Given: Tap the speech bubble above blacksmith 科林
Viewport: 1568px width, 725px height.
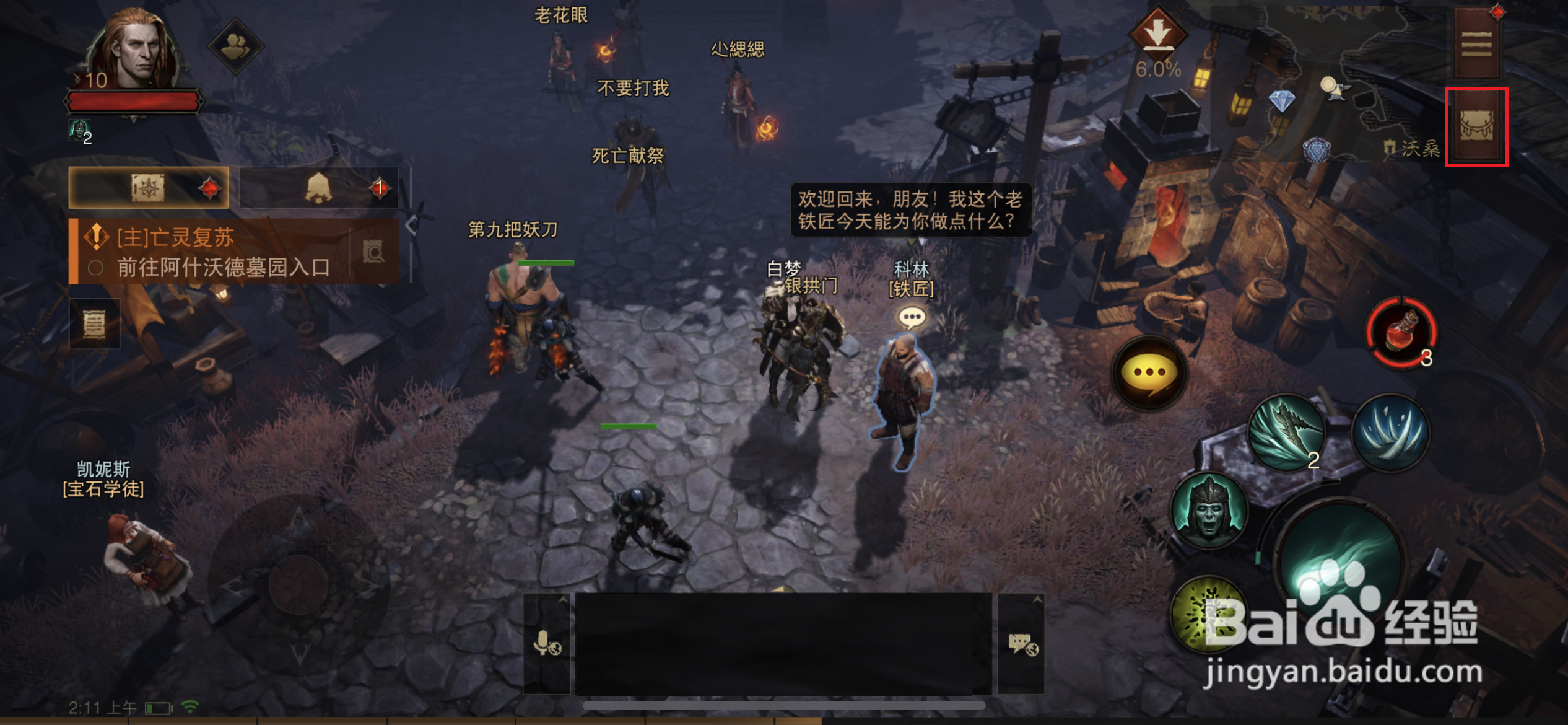Looking at the screenshot, I should pos(912,316).
